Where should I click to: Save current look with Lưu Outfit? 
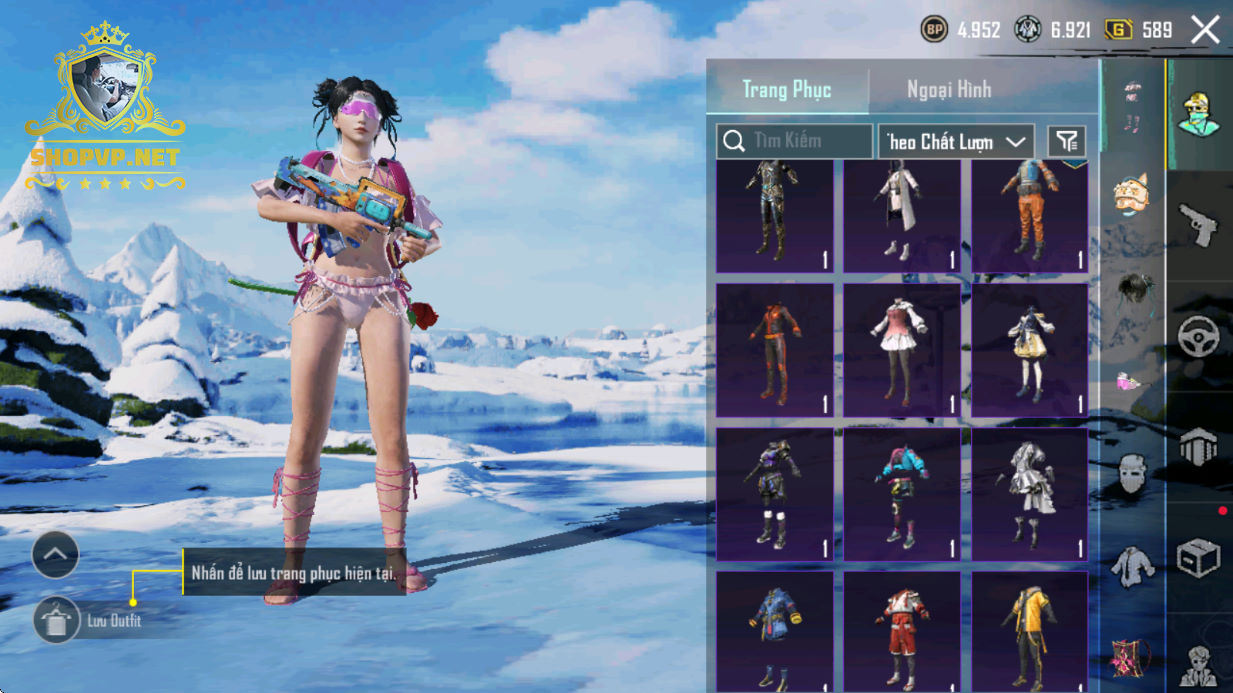click(57, 621)
